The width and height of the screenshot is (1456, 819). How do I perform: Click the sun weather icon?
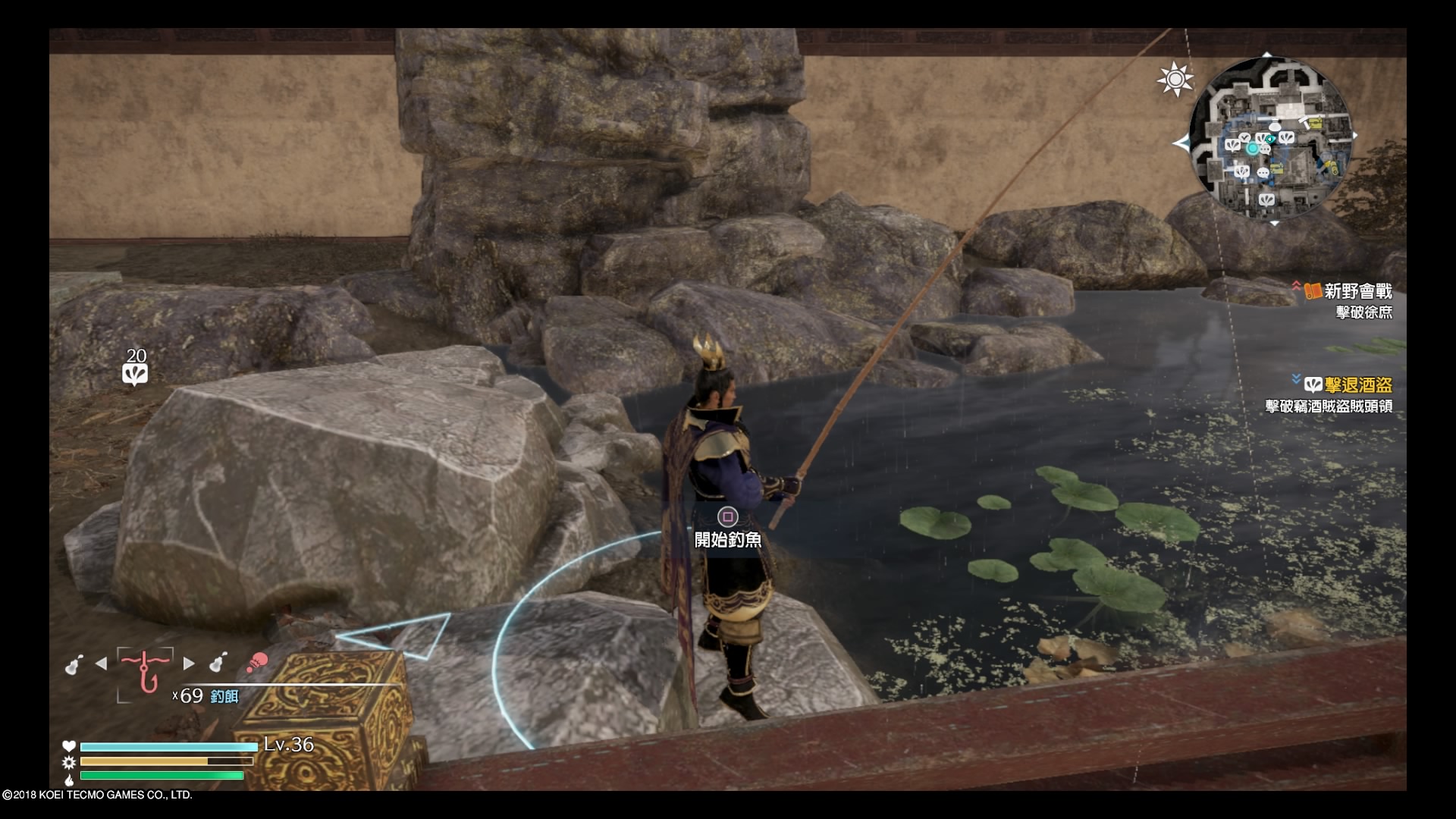[1175, 79]
